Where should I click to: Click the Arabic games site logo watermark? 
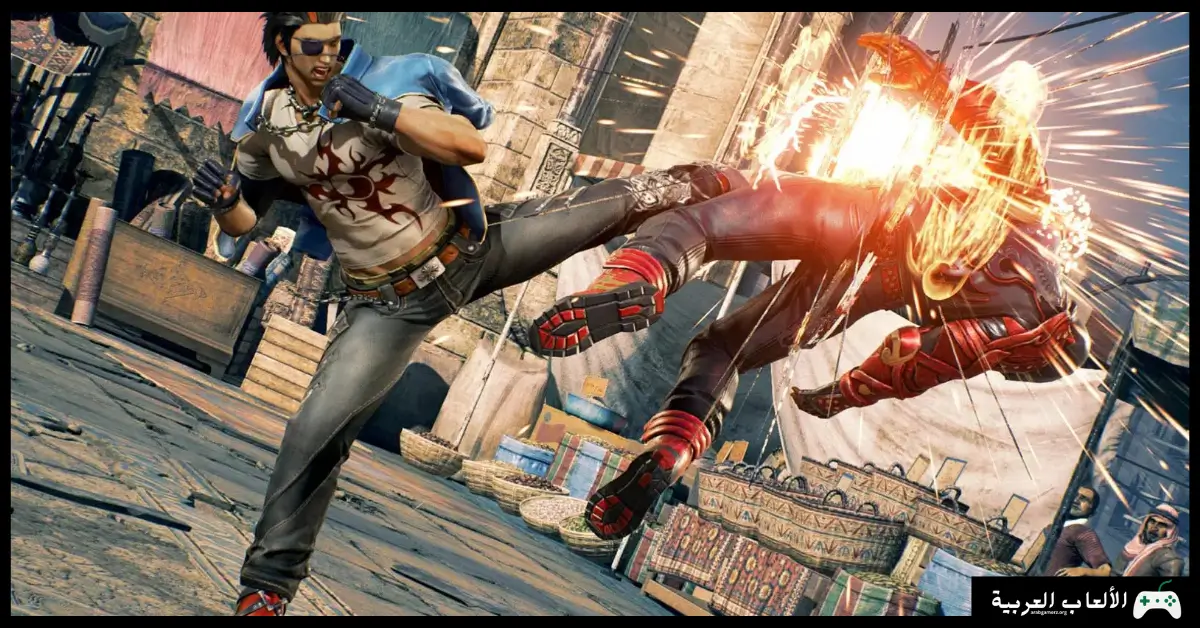coord(1084,601)
